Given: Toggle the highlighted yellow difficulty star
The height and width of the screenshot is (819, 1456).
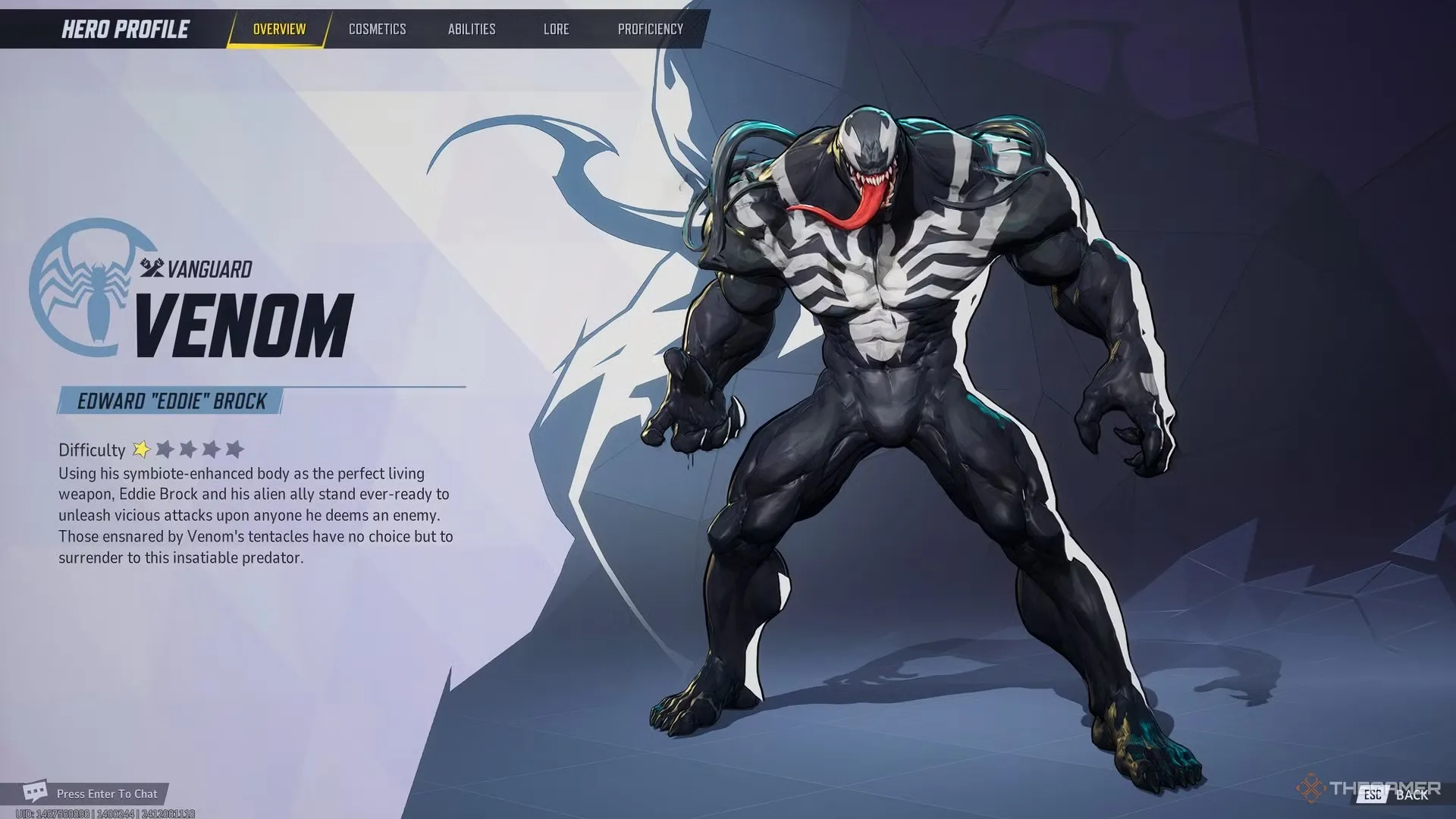Looking at the screenshot, I should coord(140,449).
